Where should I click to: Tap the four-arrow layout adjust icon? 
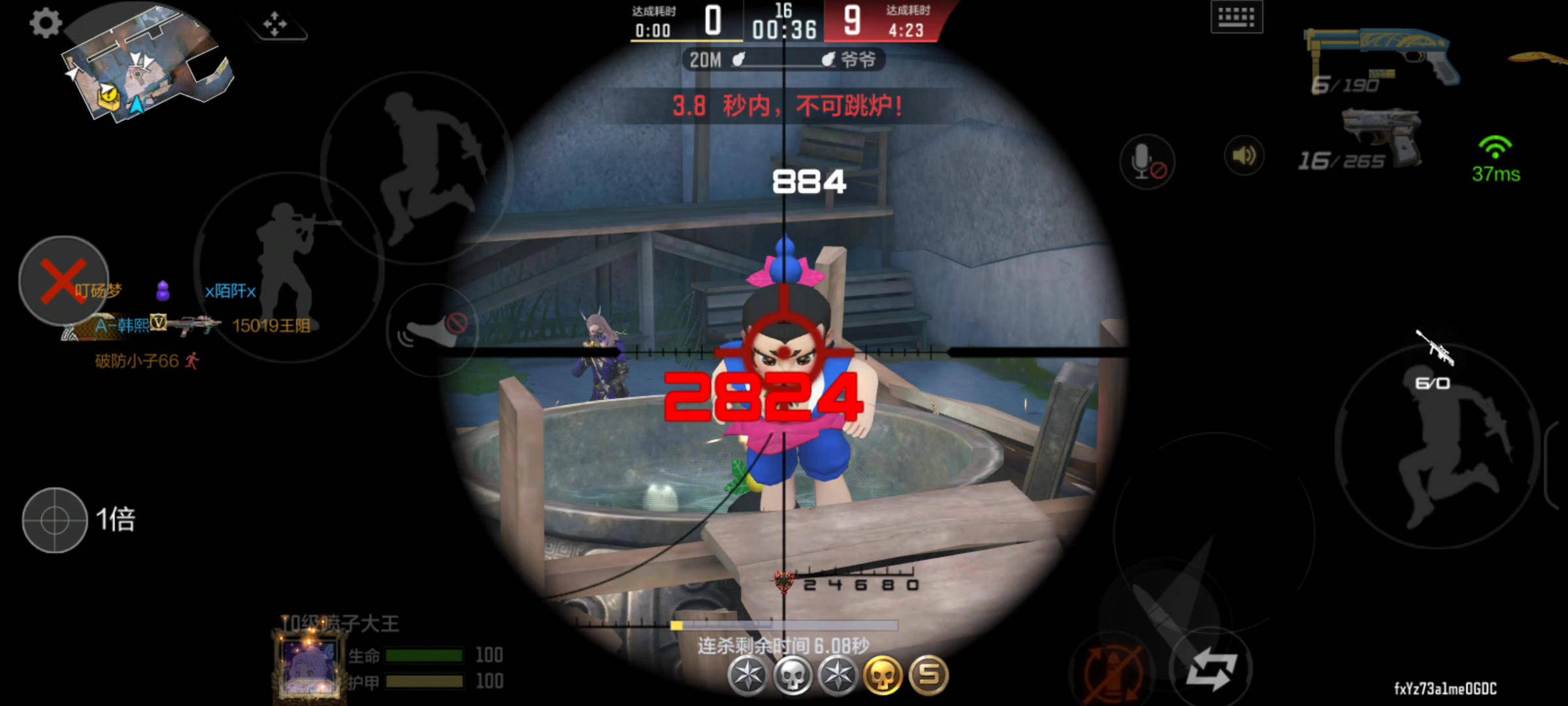pyautogui.click(x=275, y=25)
